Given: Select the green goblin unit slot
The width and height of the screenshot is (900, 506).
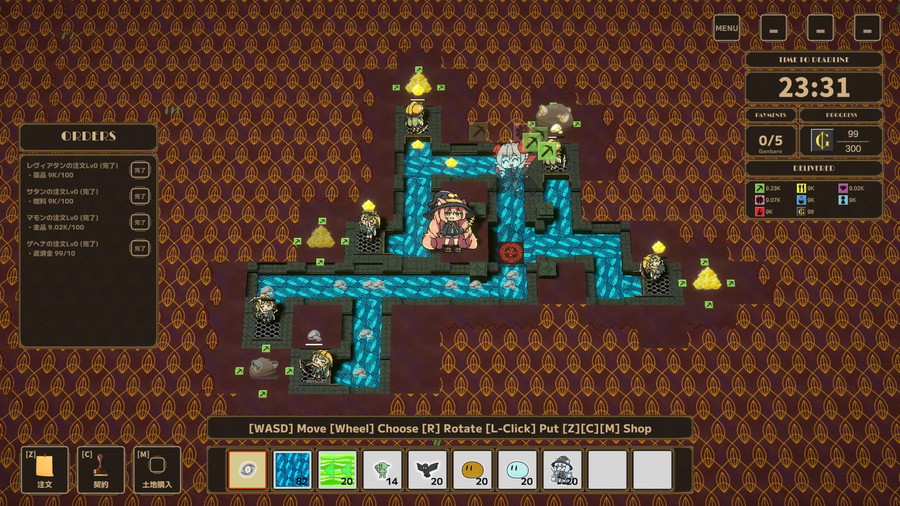Looking at the screenshot, I should pos(382,469).
